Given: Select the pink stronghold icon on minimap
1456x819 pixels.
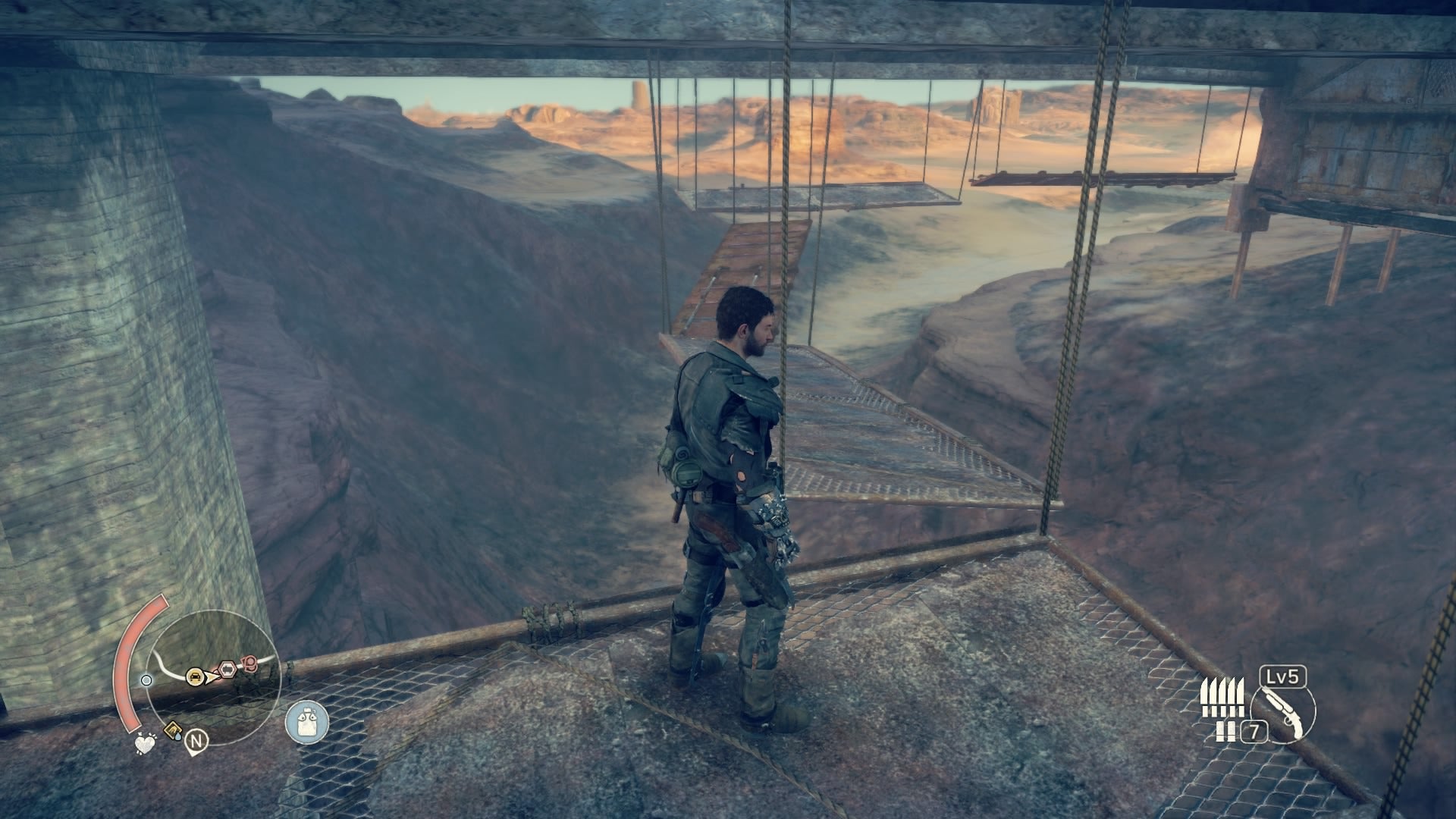Looking at the screenshot, I should pos(249,662).
